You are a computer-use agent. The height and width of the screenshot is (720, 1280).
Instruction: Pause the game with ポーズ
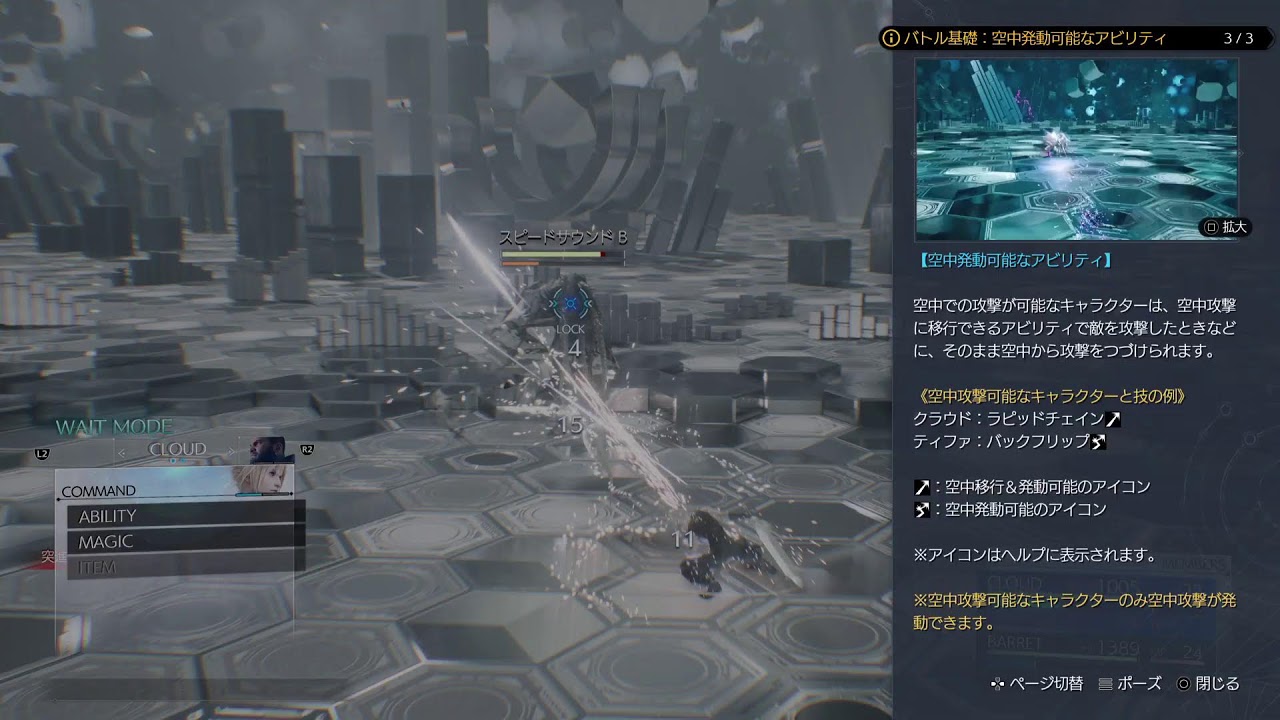click(x=1130, y=684)
